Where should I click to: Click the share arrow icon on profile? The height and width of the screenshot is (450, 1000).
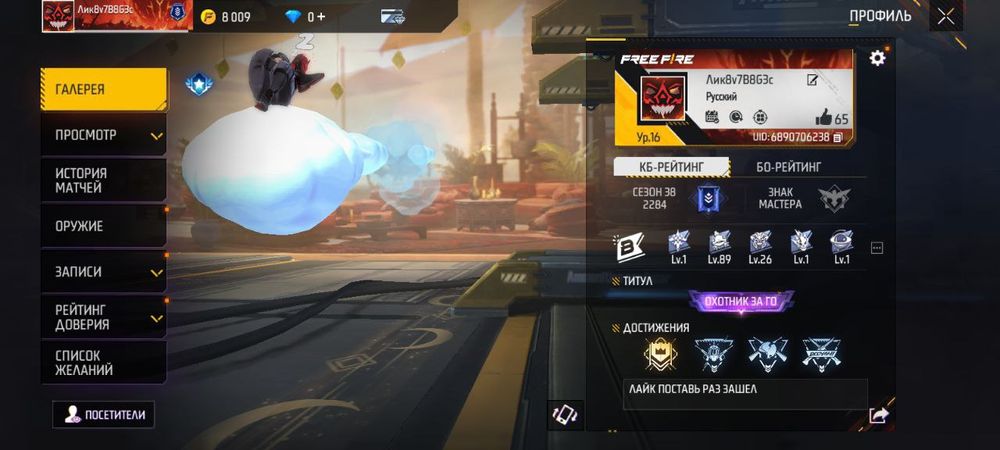(878, 415)
